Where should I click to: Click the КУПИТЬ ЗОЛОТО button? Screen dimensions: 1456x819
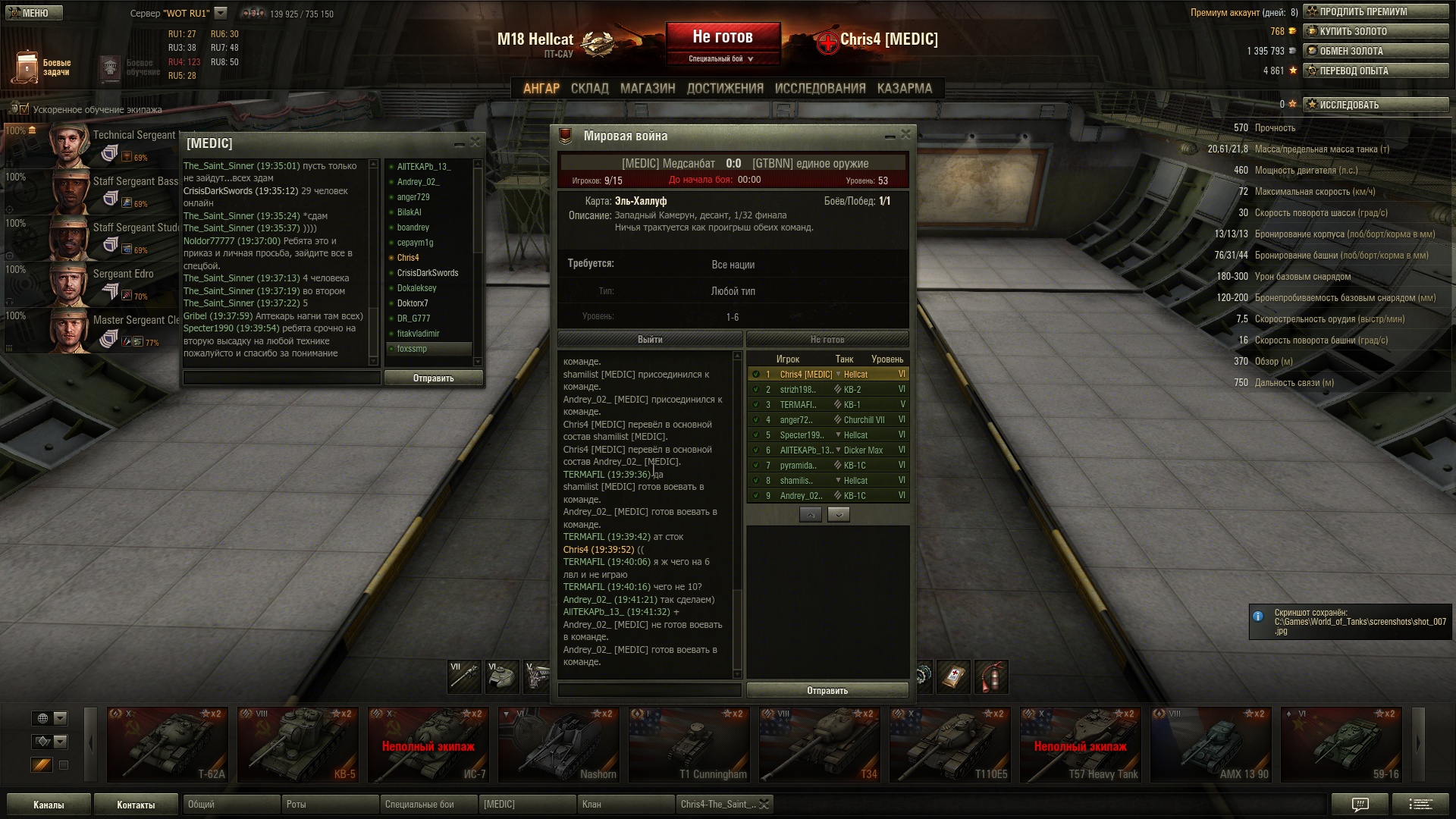[1376, 31]
